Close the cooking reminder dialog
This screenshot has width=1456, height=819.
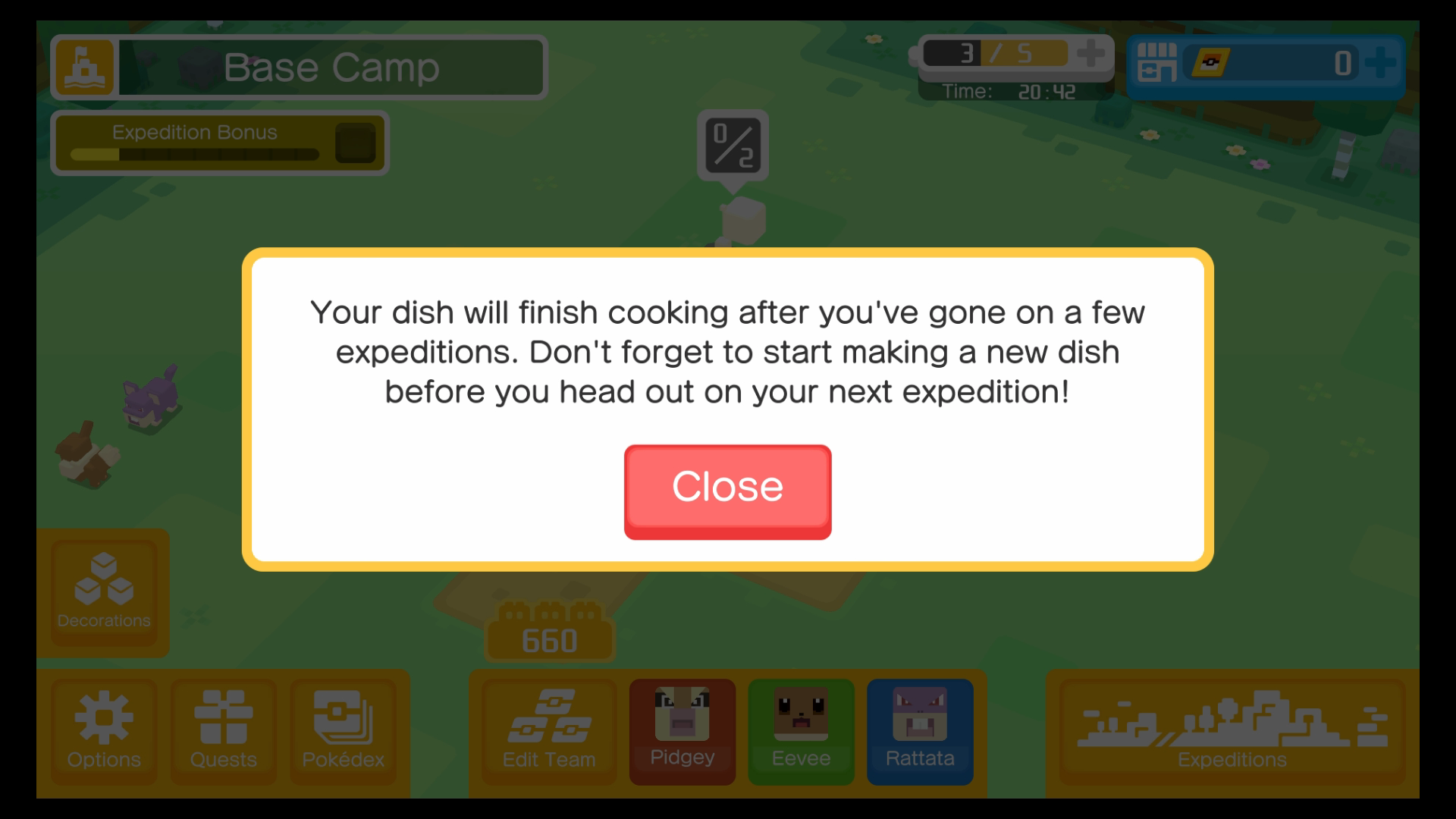[x=727, y=491]
